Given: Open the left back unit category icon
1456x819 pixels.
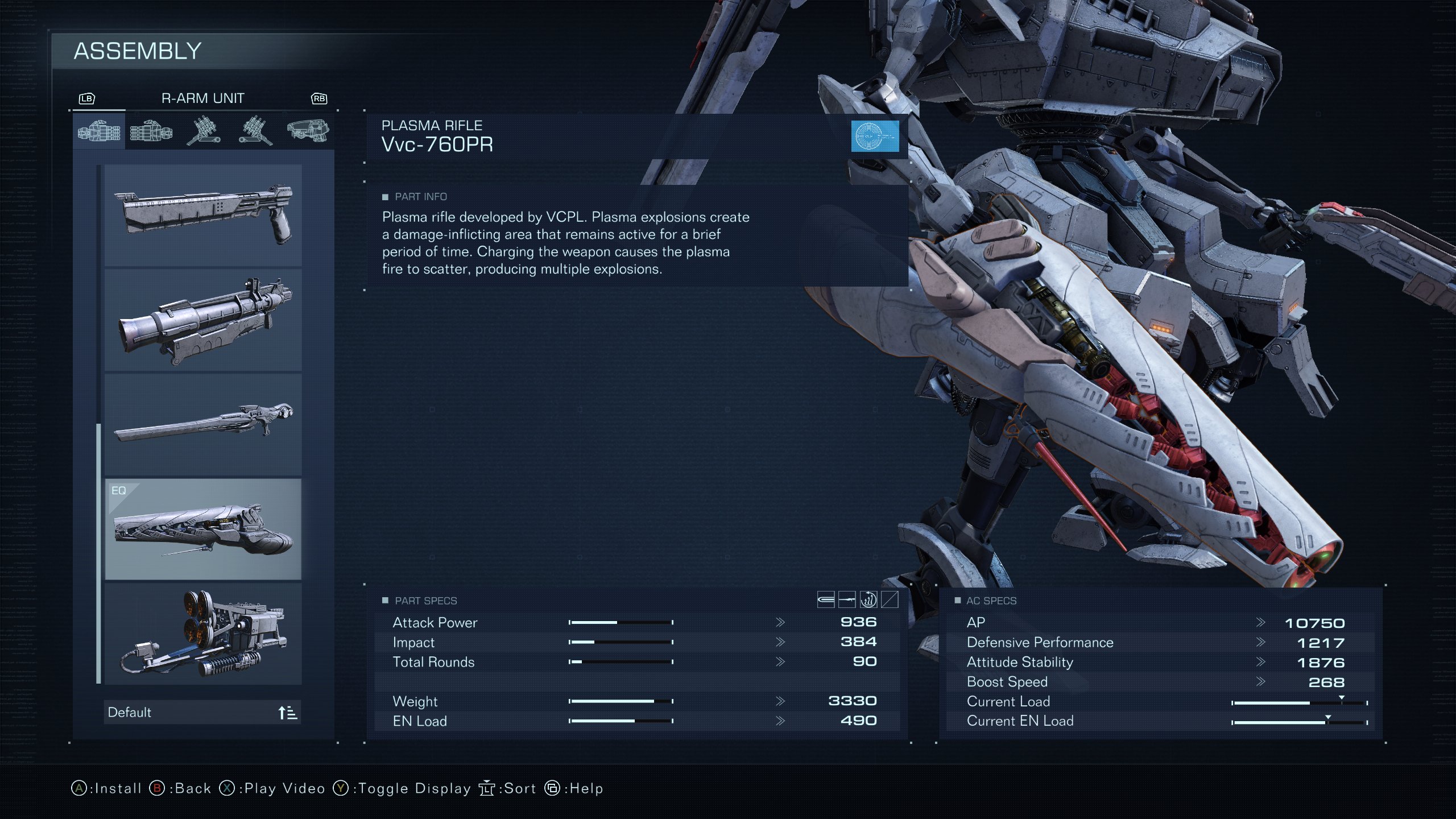Looking at the screenshot, I should 256,131.
